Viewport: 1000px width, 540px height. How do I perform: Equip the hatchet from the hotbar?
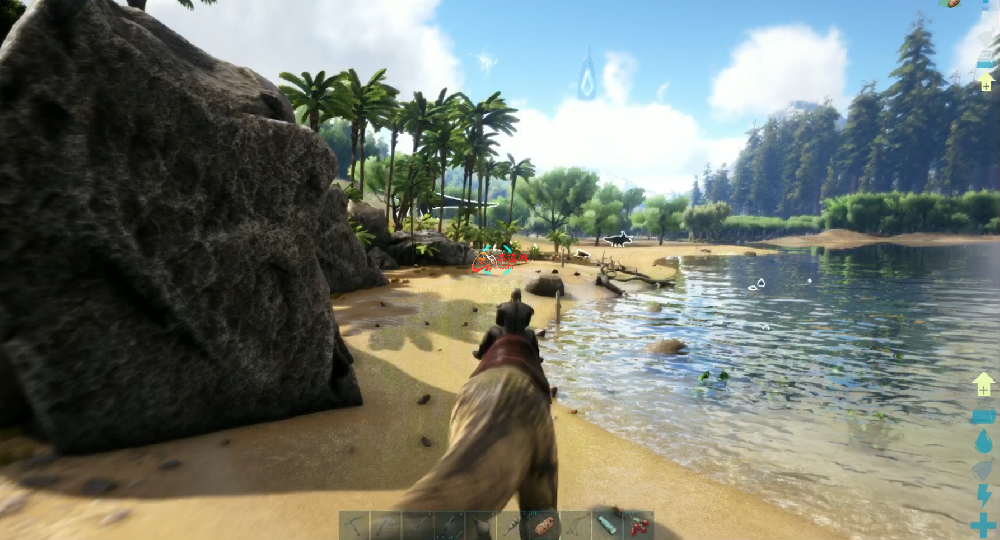[x=386, y=525]
